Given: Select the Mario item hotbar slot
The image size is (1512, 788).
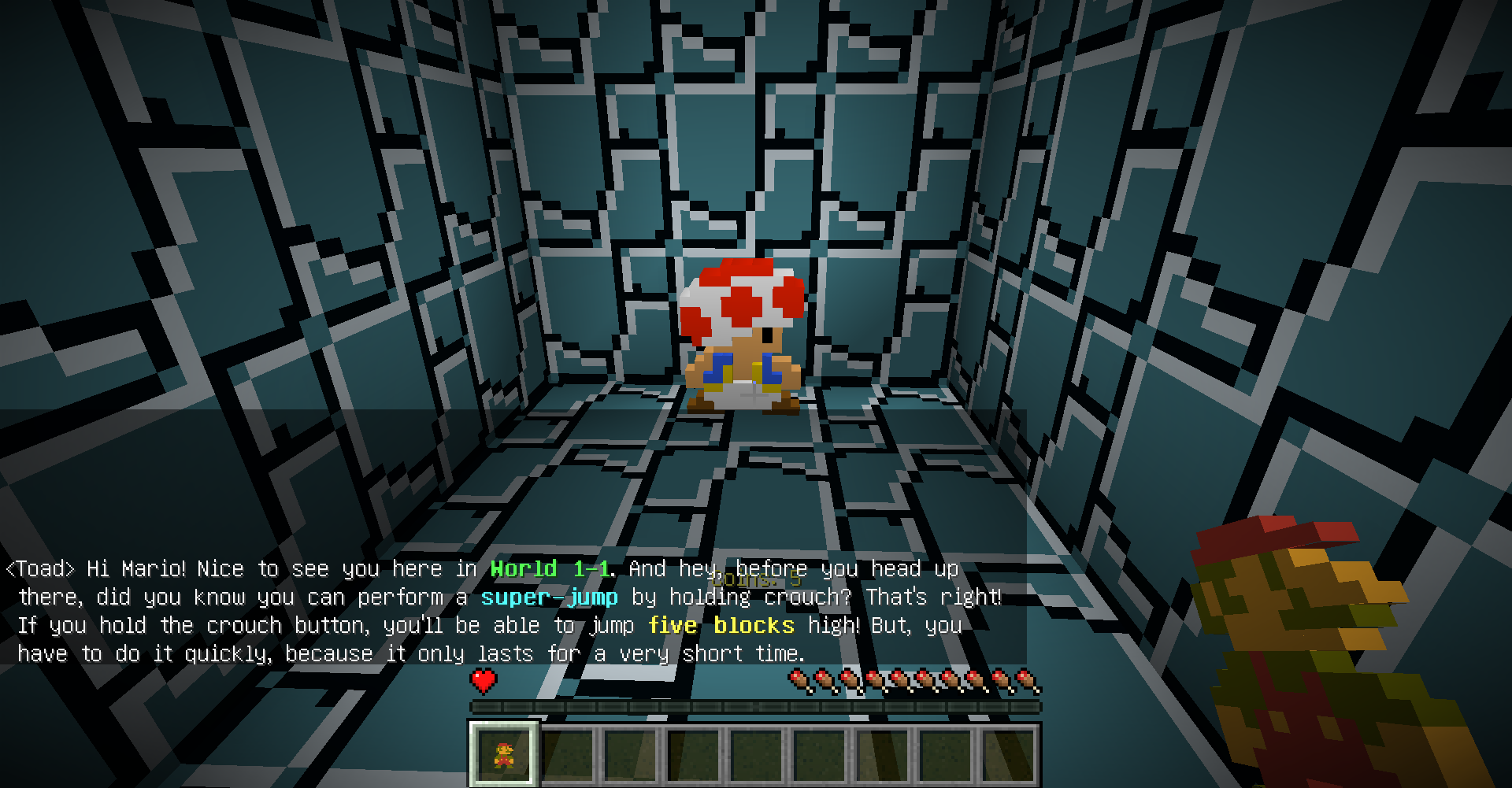Looking at the screenshot, I should [504, 754].
